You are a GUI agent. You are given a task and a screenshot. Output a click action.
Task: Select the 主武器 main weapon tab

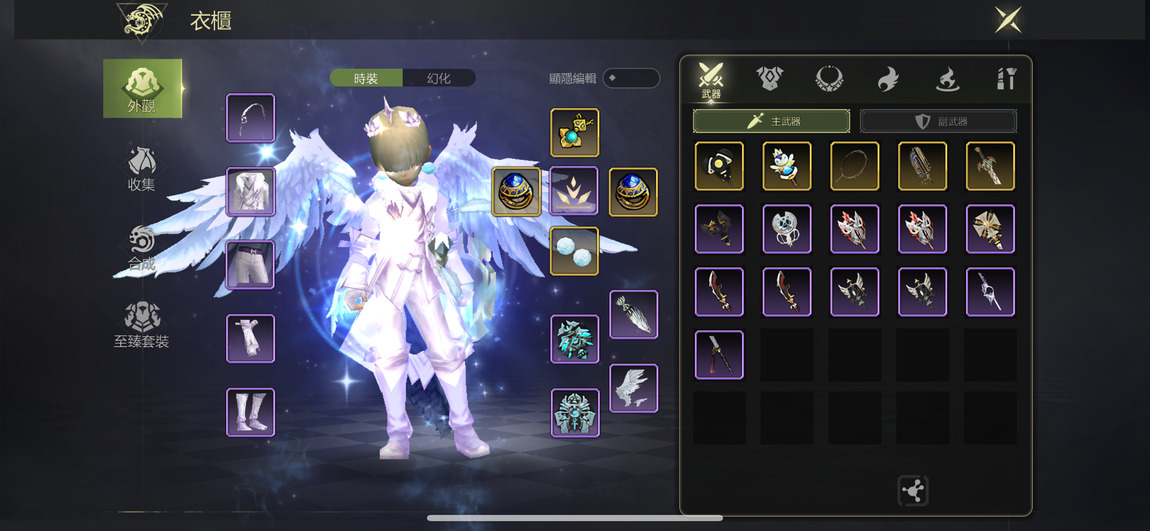[771, 121]
